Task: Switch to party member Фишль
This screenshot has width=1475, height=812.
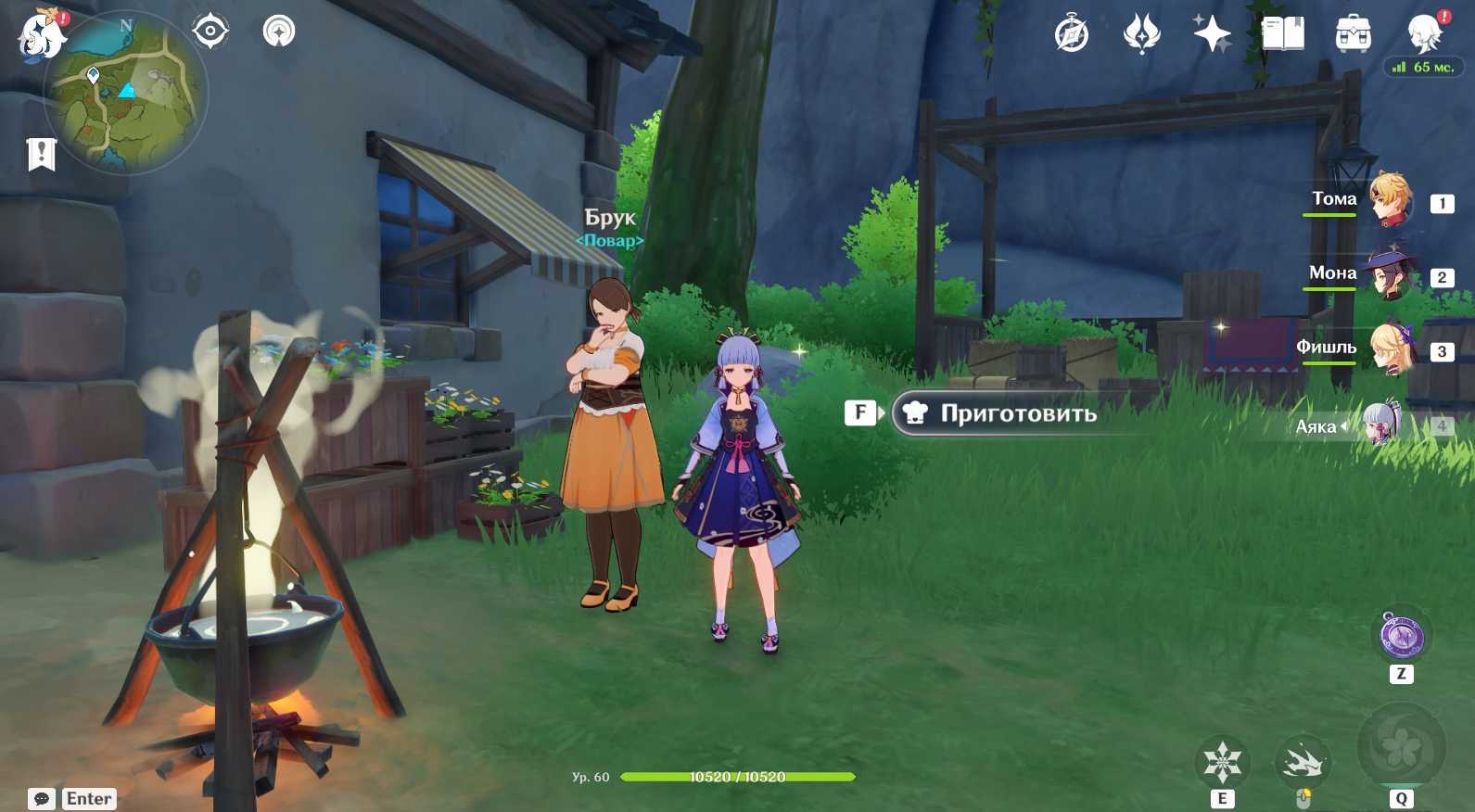Action: pyautogui.click(x=1390, y=349)
